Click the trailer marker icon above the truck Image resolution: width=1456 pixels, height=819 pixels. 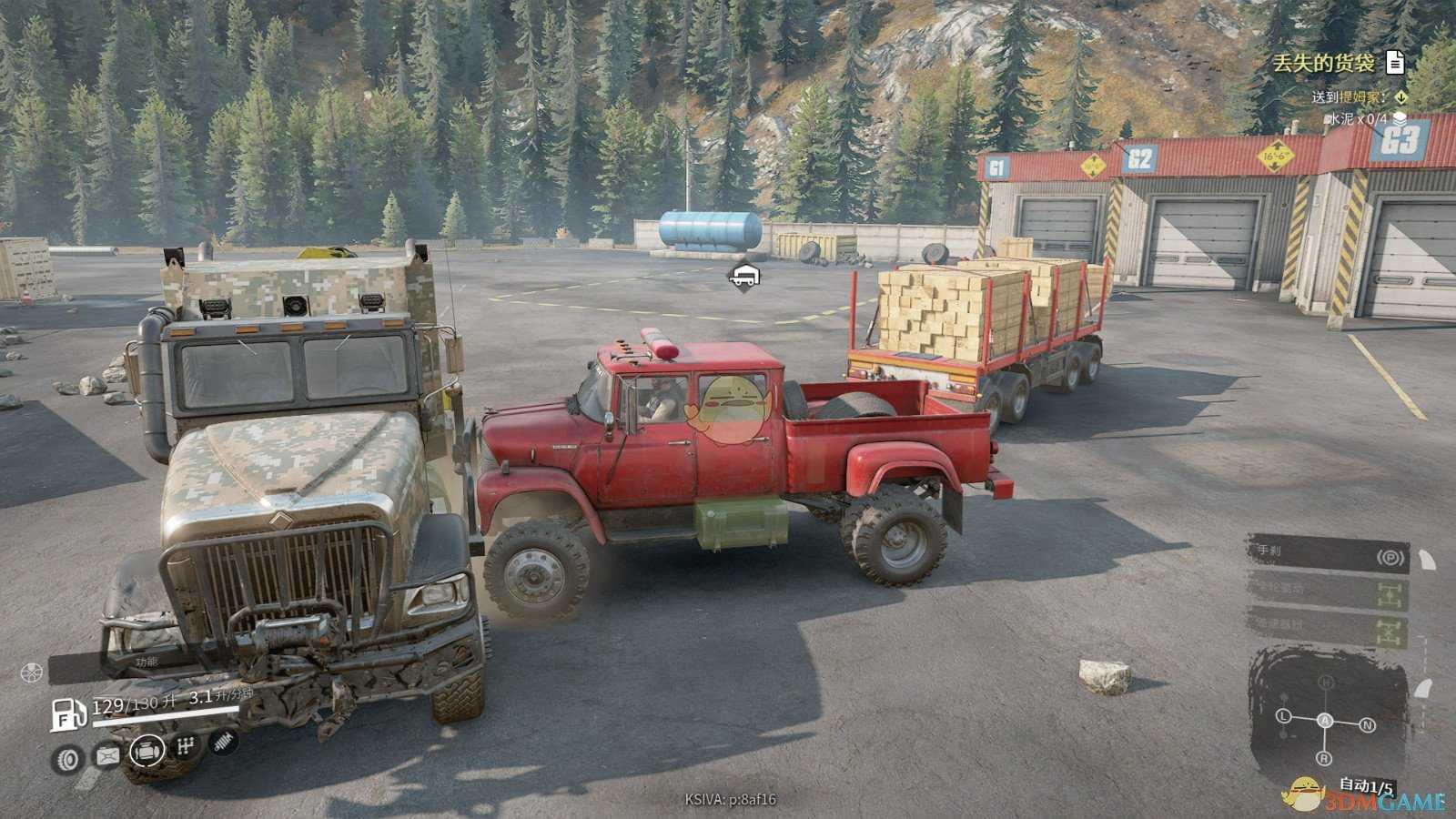click(744, 273)
